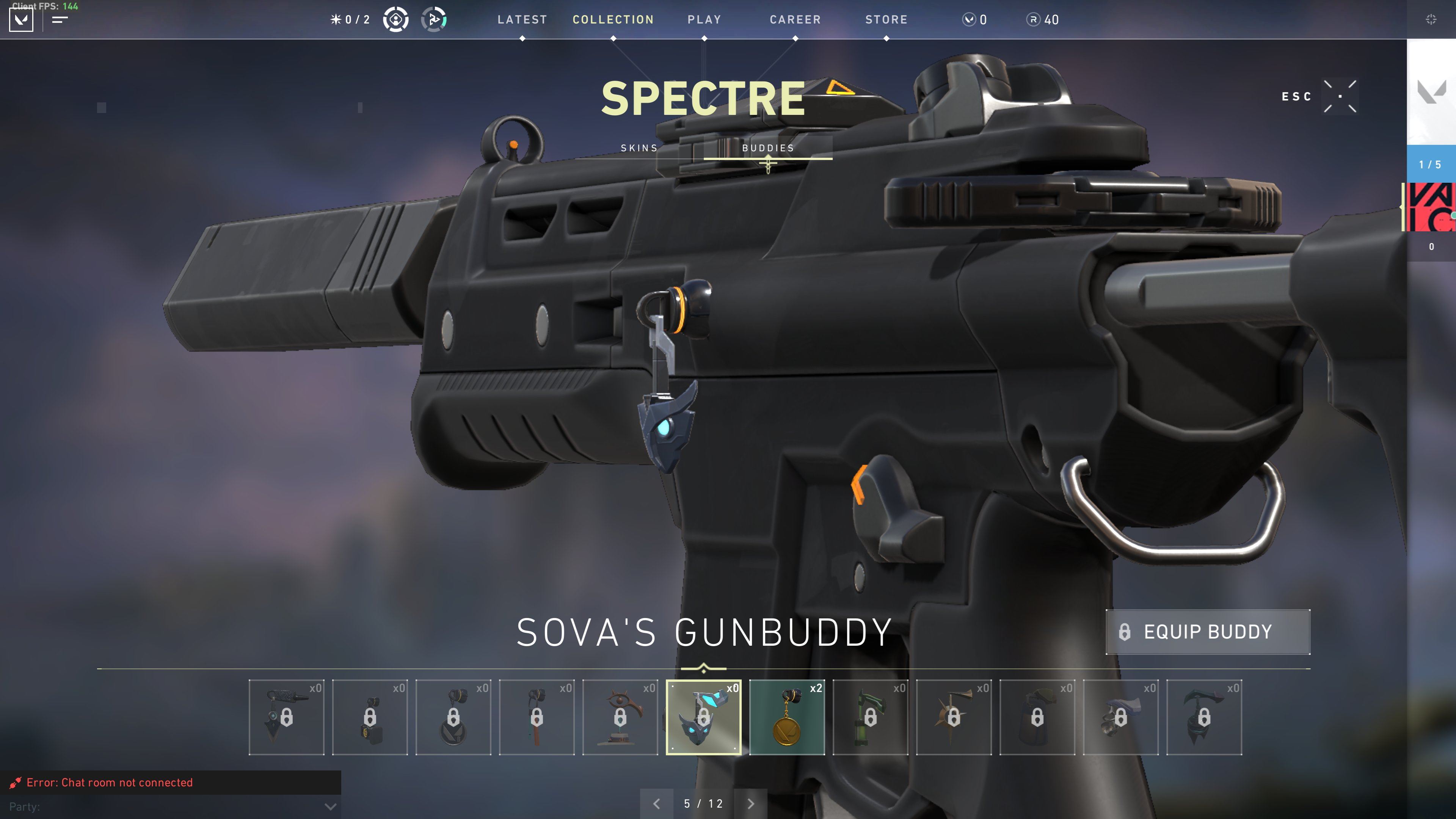Open the agent contract progress icon
Viewport: 1456px width, 819px height.
pos(395,20)
